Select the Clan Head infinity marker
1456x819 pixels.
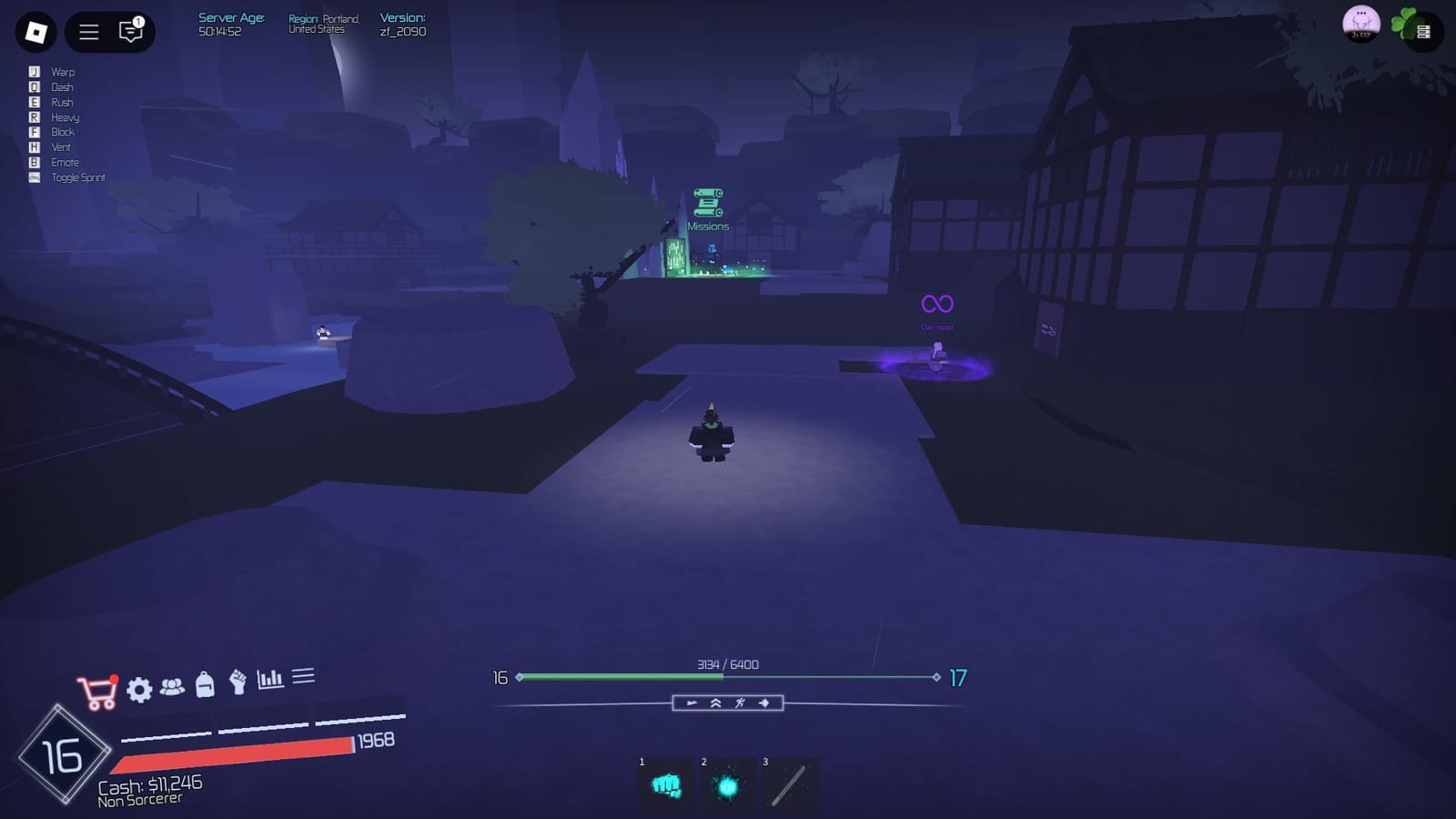pos(935,300)
